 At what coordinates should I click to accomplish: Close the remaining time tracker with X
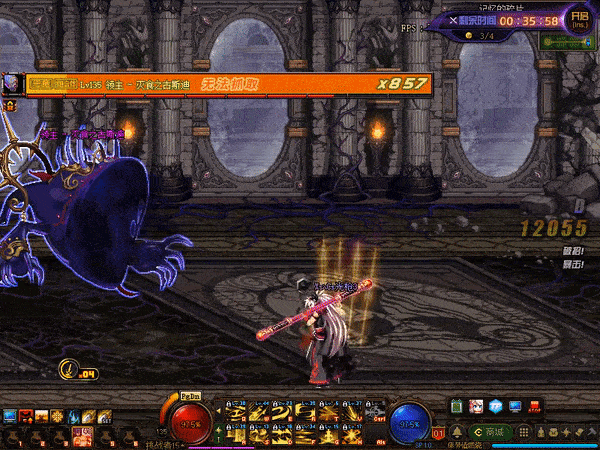(x=454, y=19)
